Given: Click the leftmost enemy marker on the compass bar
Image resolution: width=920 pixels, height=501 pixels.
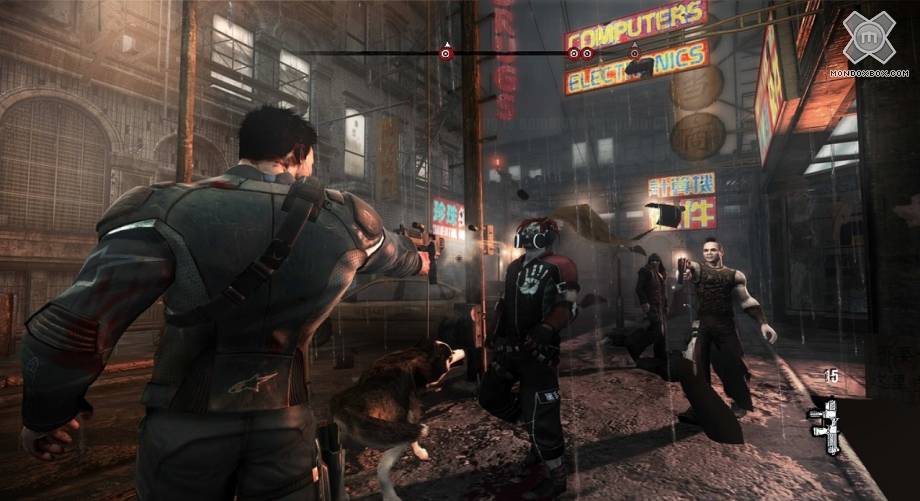Looking at the screenshot, I should point(447,52).
